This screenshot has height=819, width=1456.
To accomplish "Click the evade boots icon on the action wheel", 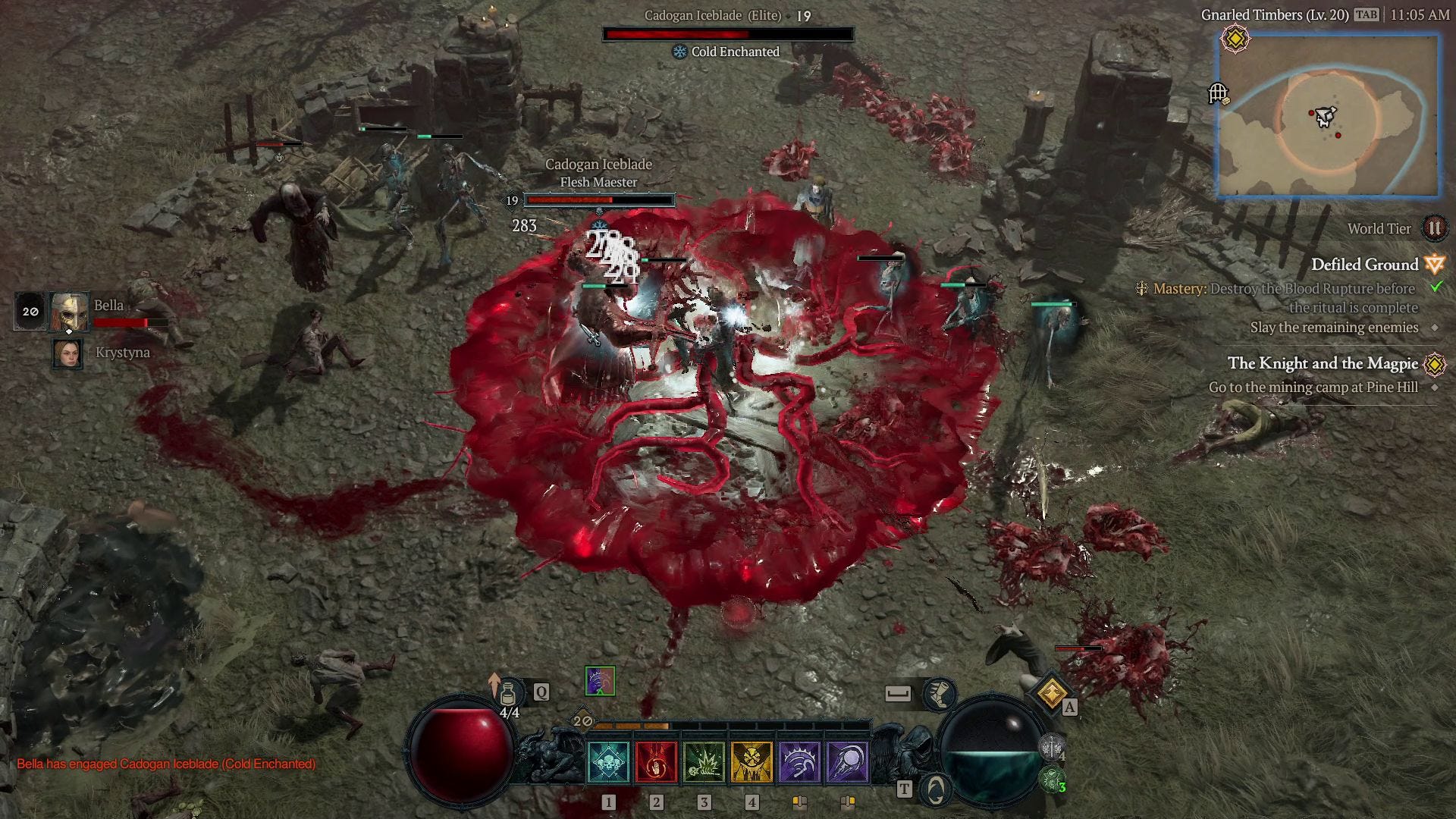I will [938, 695].
